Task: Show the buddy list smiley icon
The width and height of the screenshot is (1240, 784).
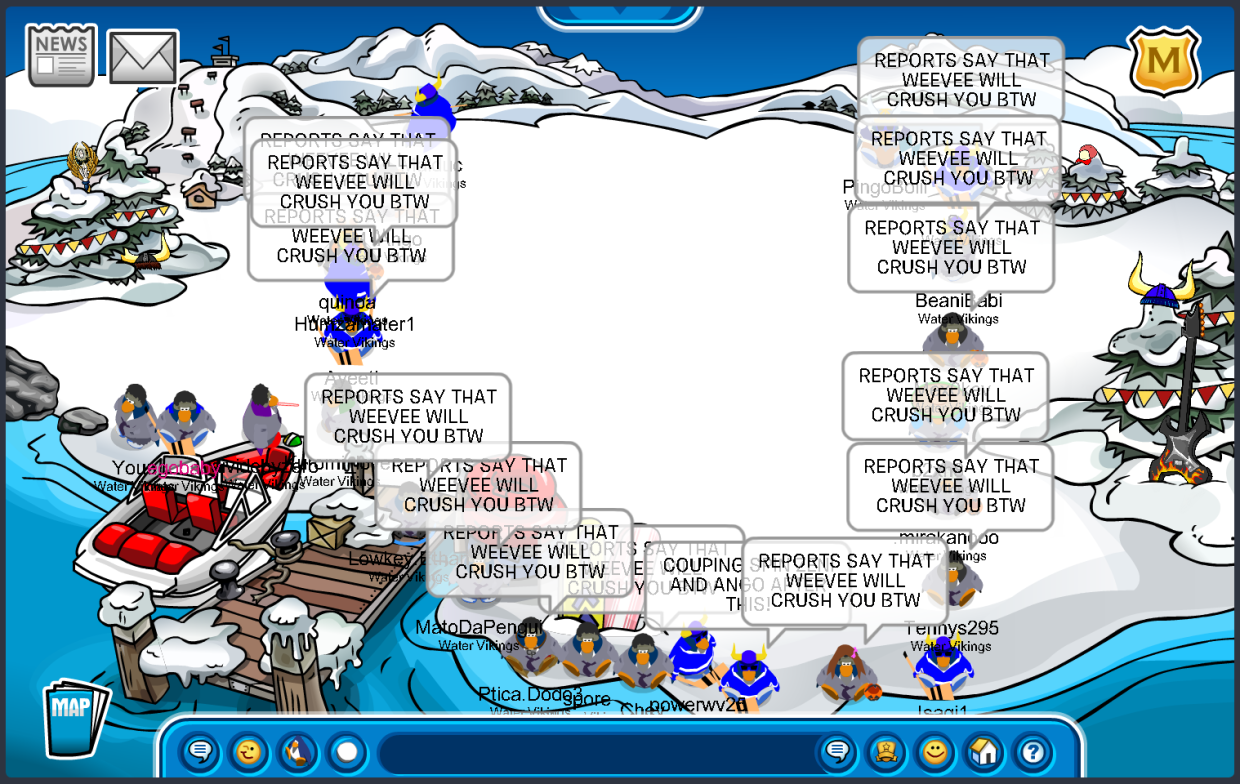Action: tap(935, 751)
